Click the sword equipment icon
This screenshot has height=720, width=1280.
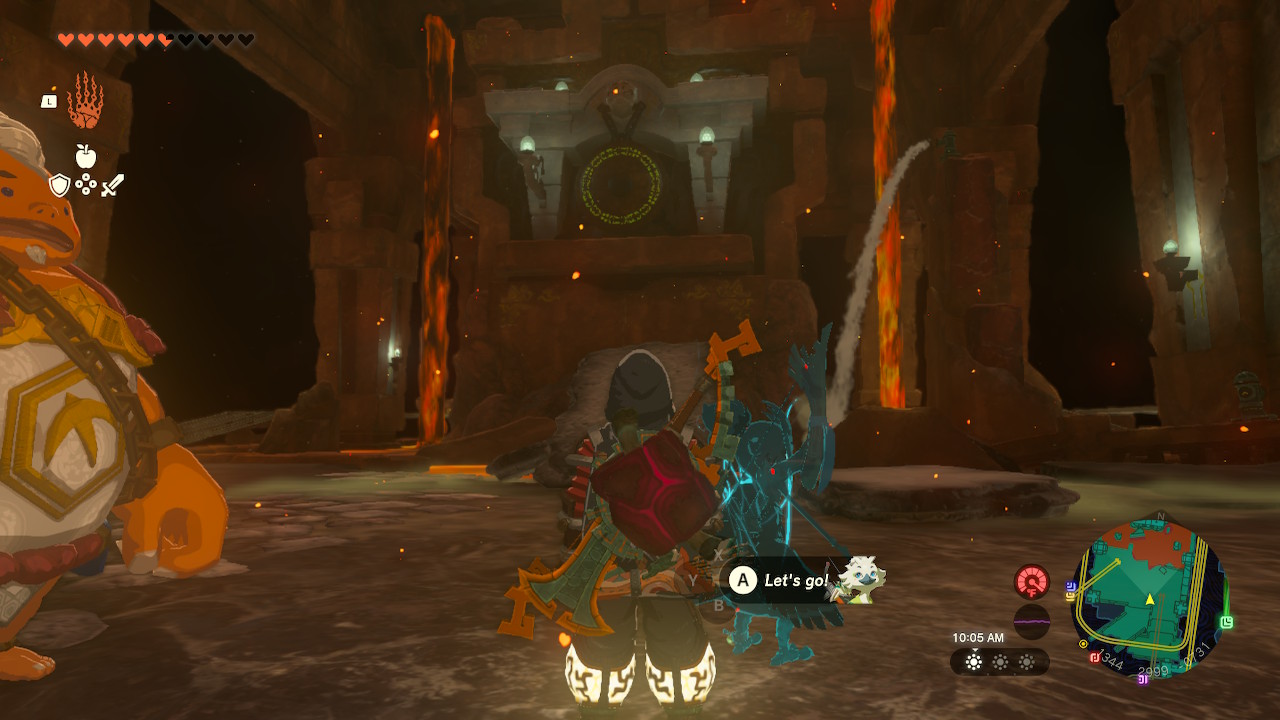click(x=110, y=186)
